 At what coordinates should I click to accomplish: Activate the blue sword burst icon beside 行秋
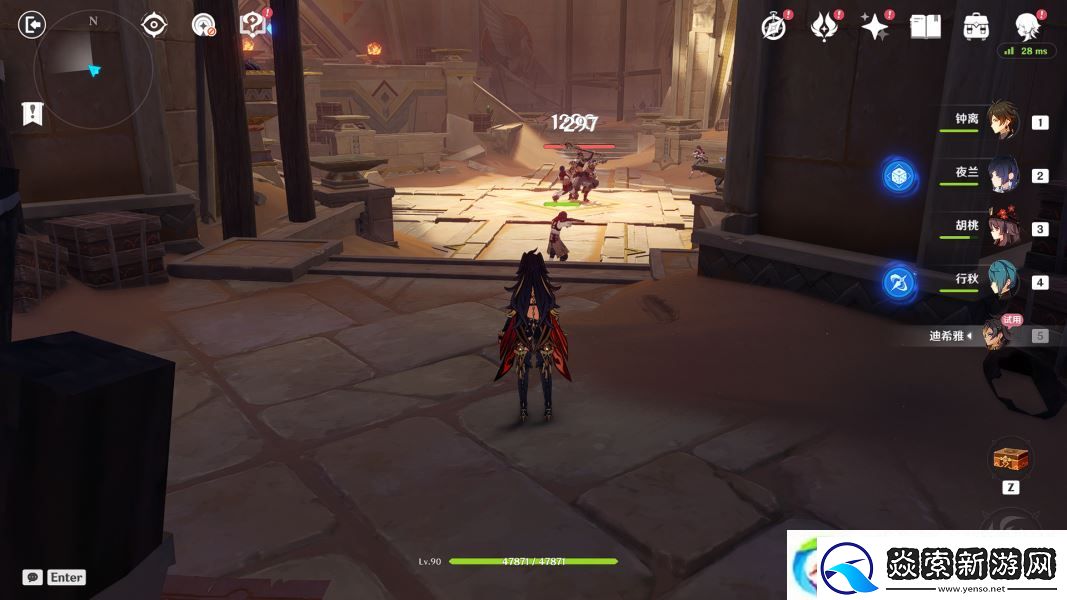(x=899, y=283)
